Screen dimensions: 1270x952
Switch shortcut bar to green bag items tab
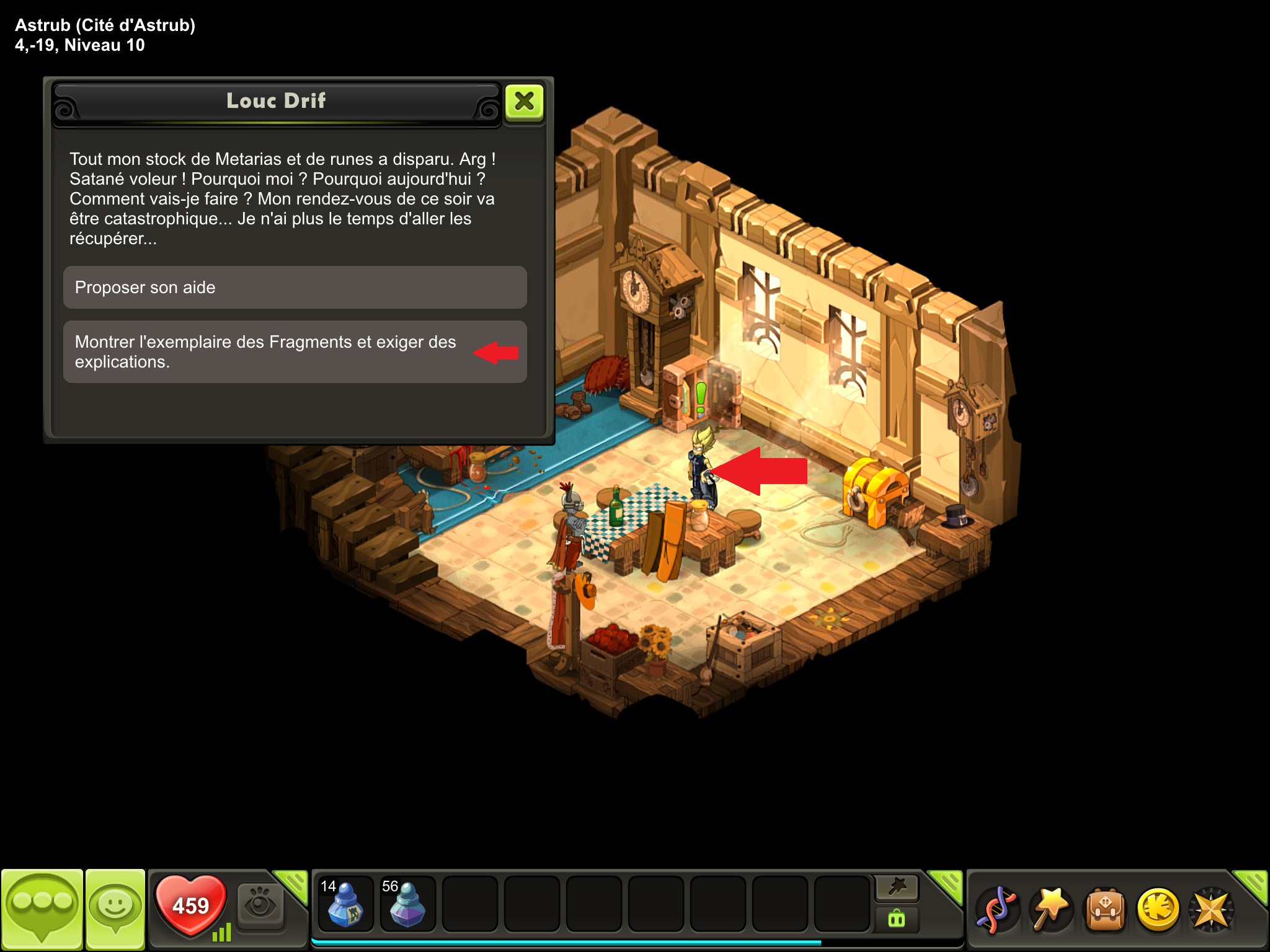tap(897, 919)
